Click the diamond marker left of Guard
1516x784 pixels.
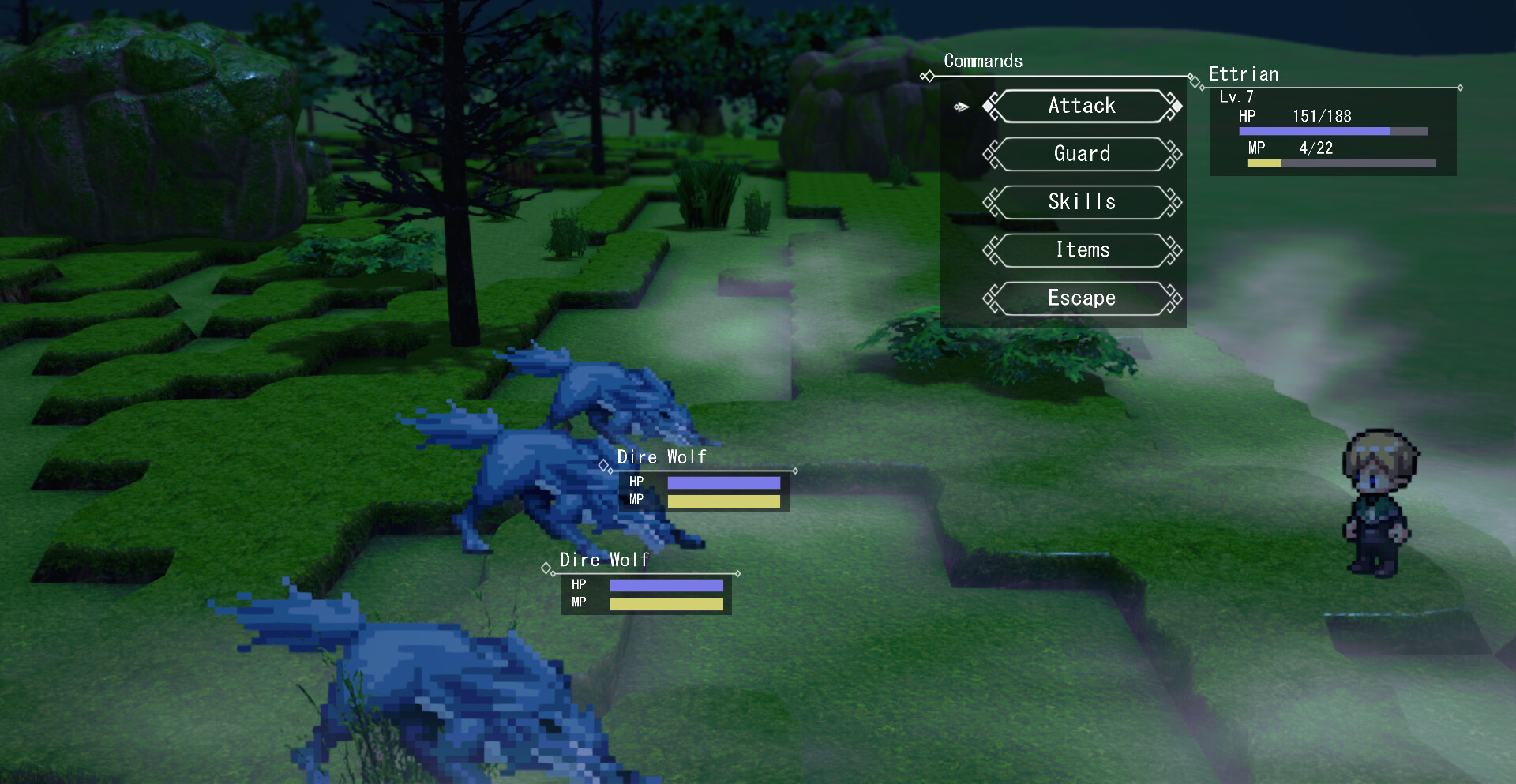coord(989,154)
